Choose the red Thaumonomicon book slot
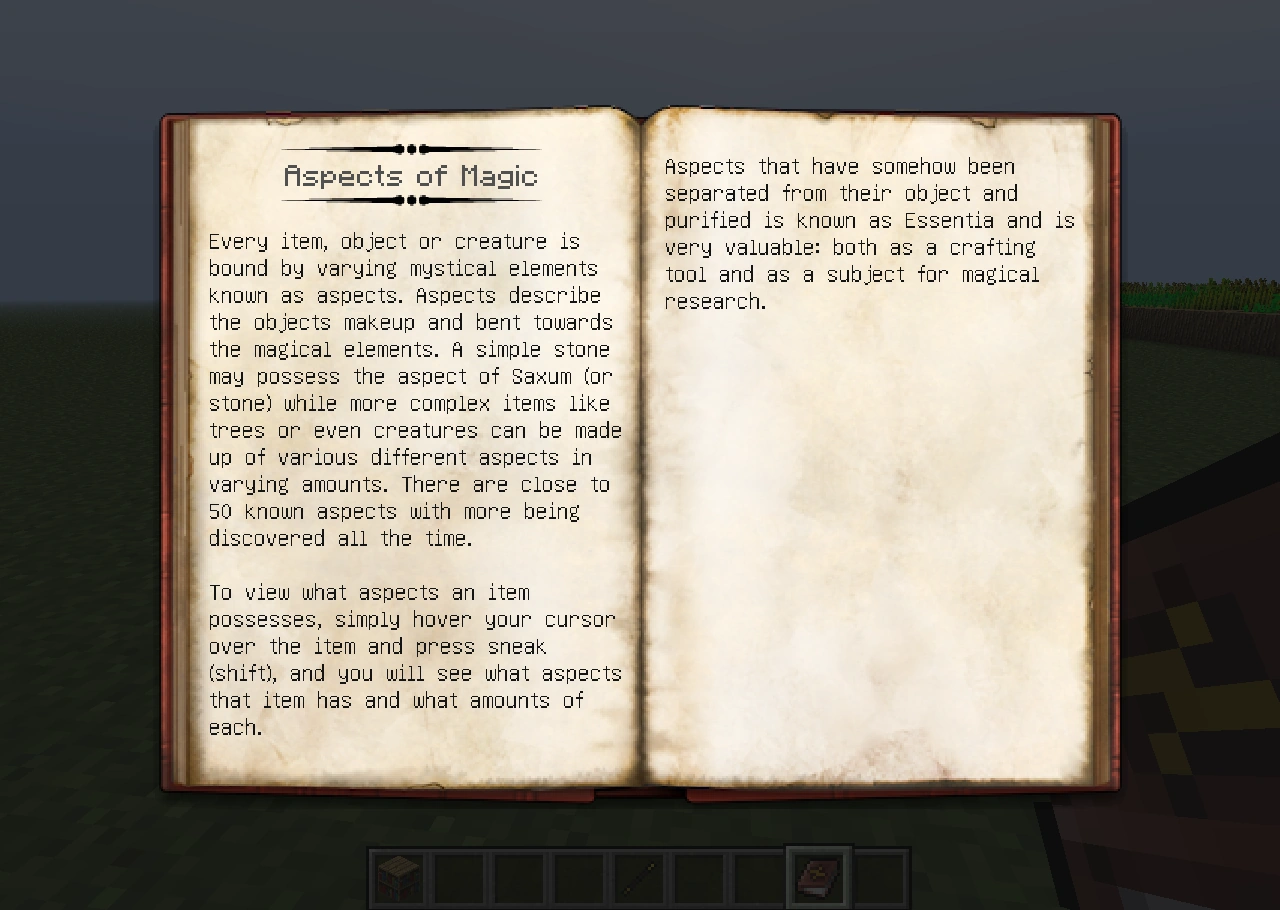Image resolution: width=1280 pixels, height=910 pixels. click(x=819, y=879)
